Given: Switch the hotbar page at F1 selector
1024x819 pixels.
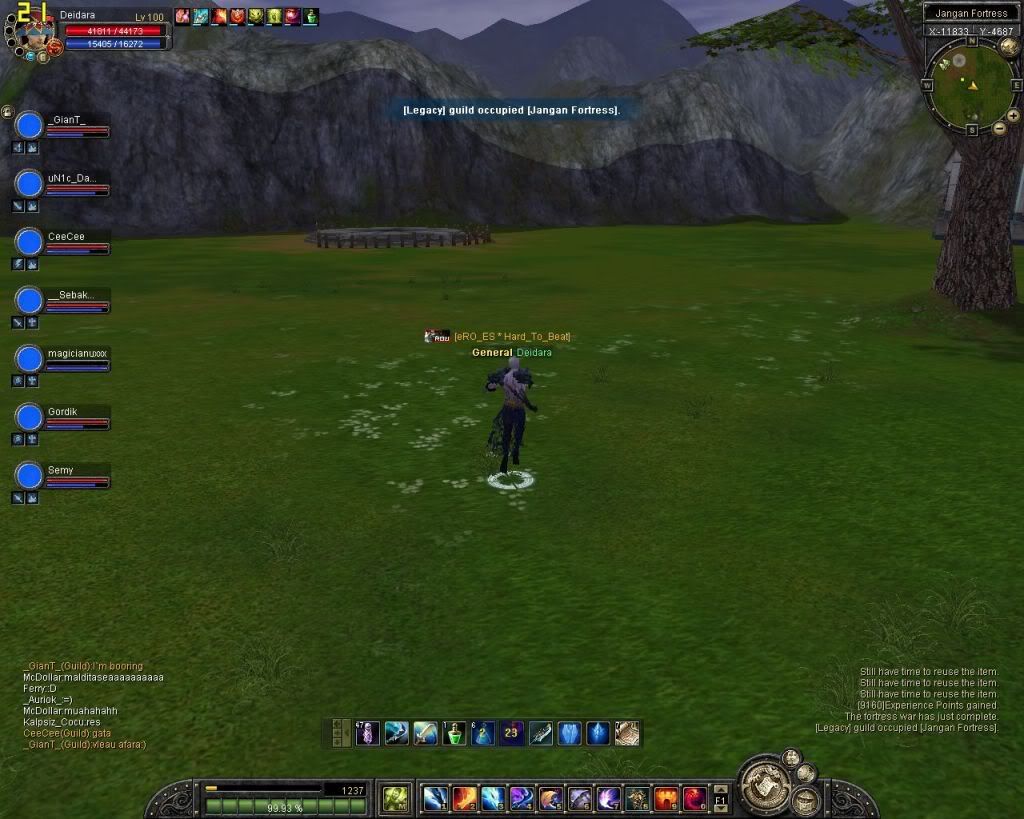Looking at the screenshot, I should [720, 798].
